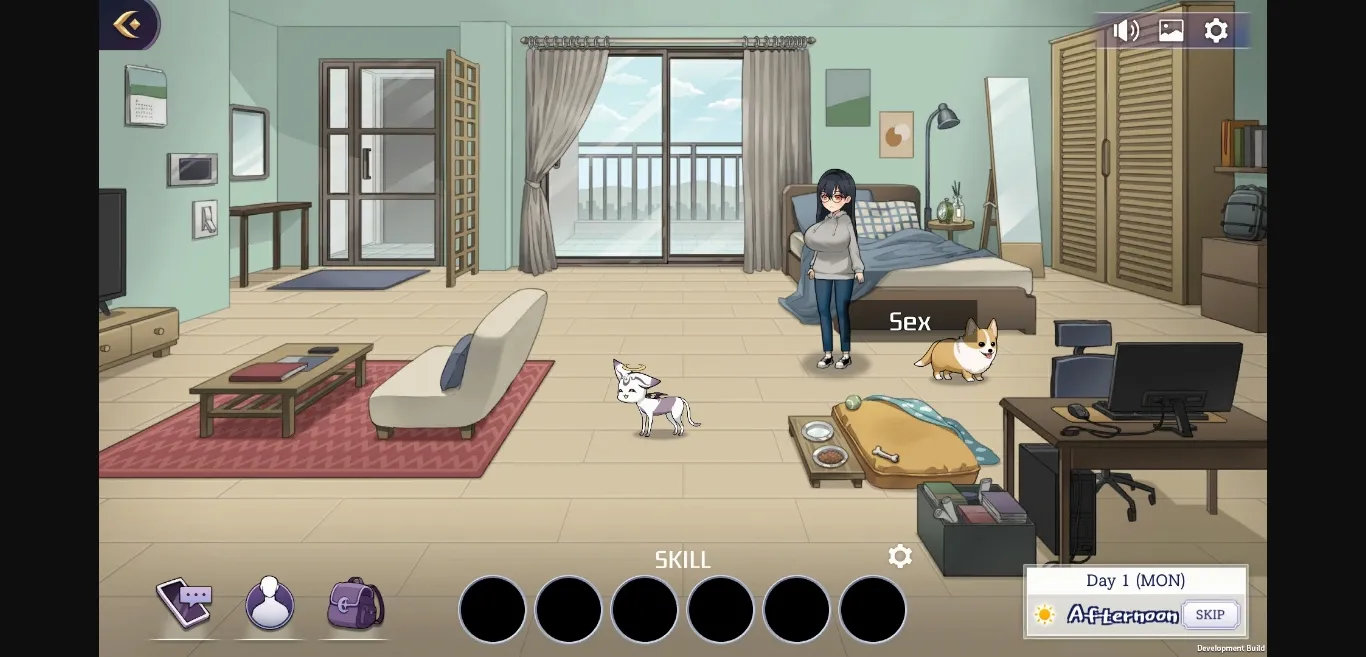Click the back arrow button
This screenshot has height=657, width=1366.
click(127, 24)
